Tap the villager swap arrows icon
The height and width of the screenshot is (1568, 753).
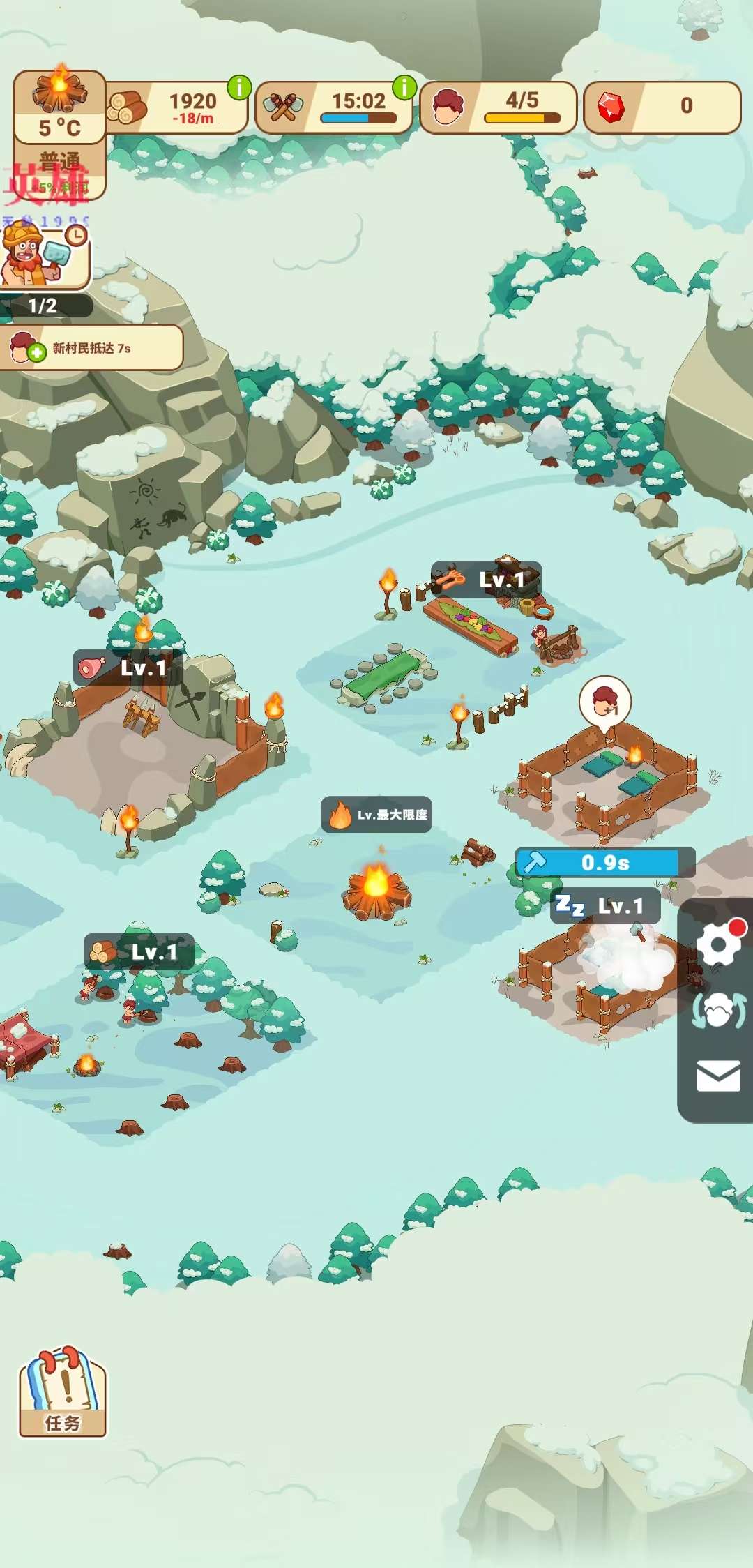point(718,1011)
